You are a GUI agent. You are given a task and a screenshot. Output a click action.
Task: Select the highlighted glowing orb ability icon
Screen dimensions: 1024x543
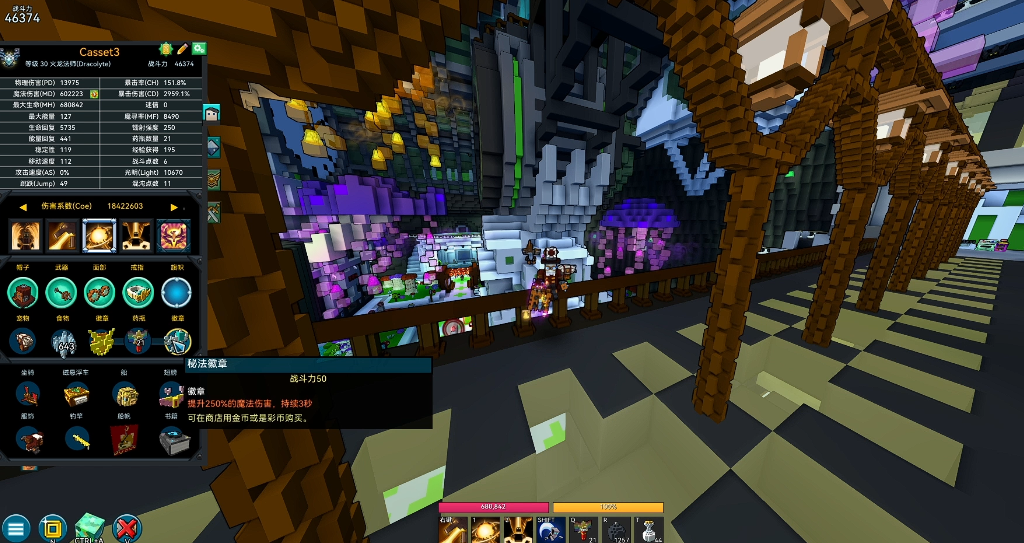coord(99,236)
